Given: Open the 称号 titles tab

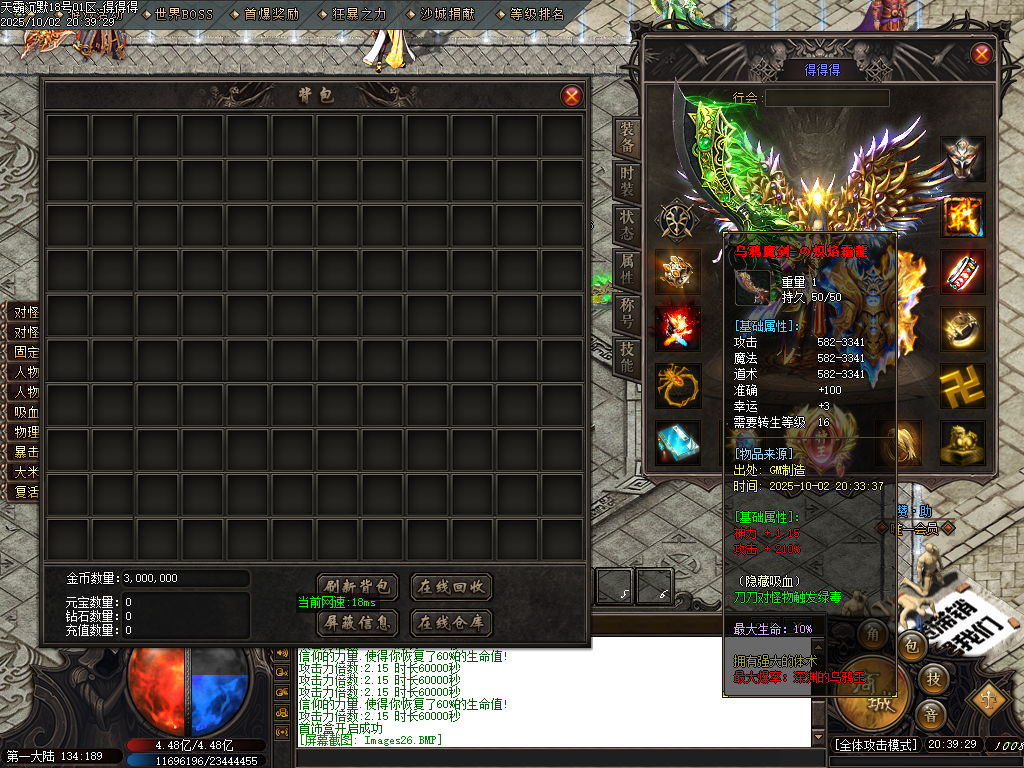Looking at the screenshot, I should (x=627, y=314).
